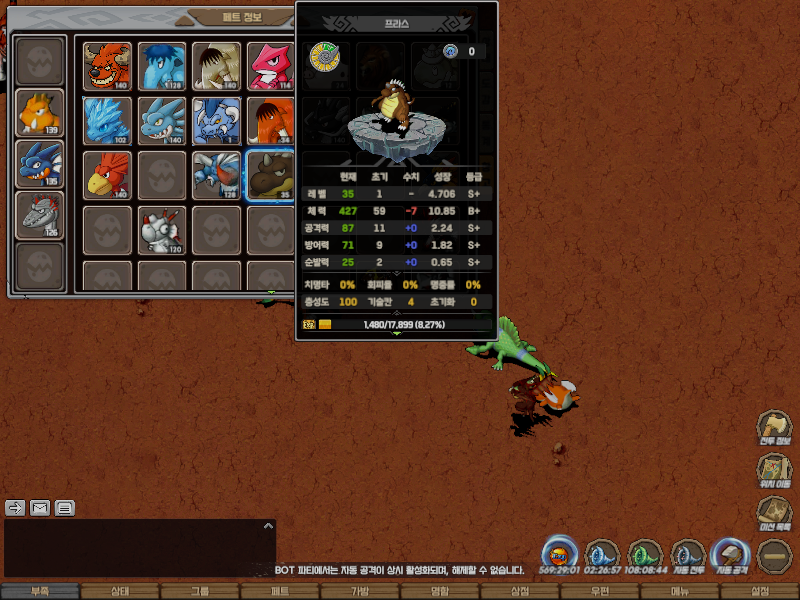Viewport: 800px width, 600px height.
Task: Toggle the auto attack button
Action: (728, 555)
